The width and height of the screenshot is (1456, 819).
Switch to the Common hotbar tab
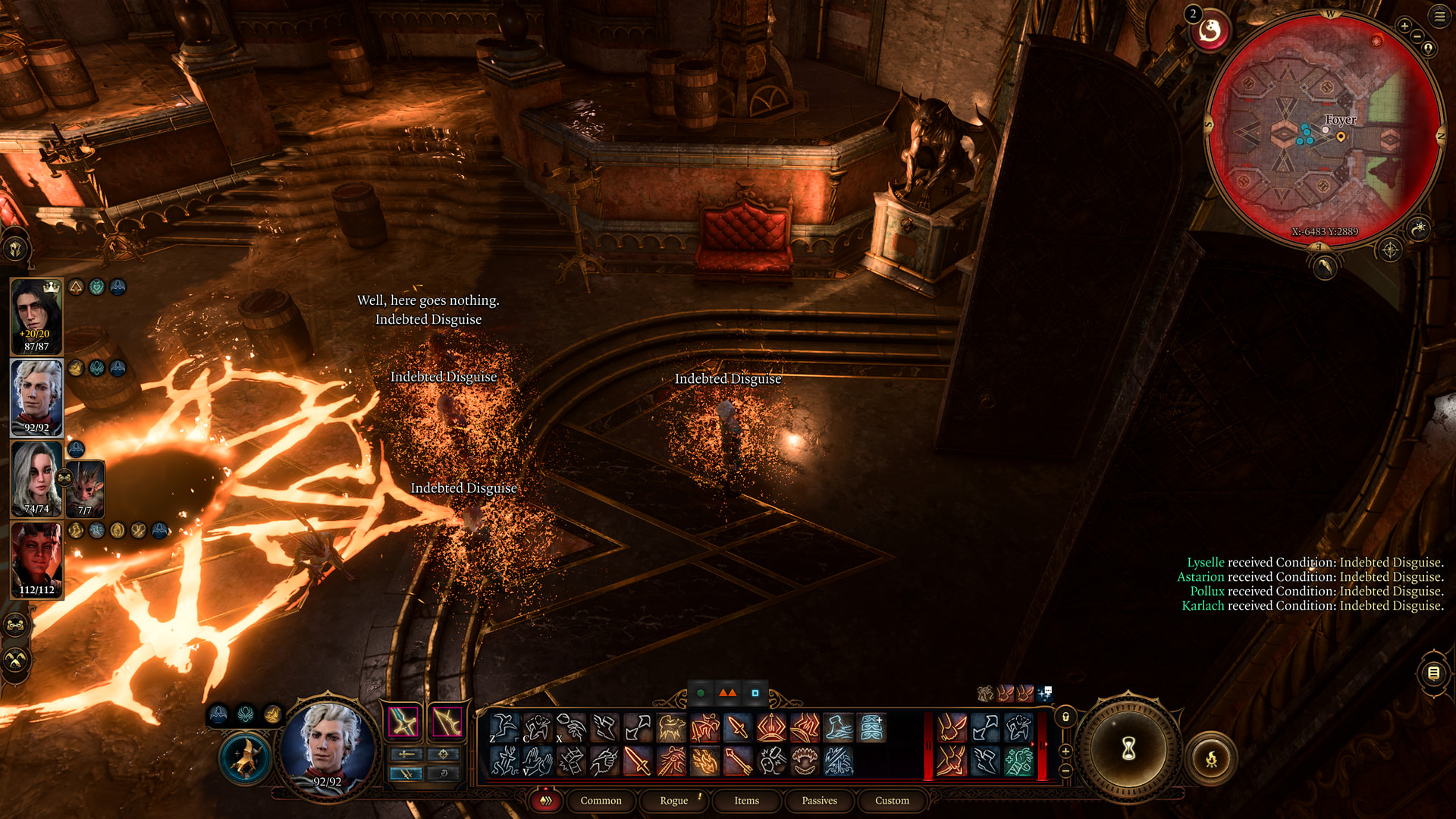[601, 800]
